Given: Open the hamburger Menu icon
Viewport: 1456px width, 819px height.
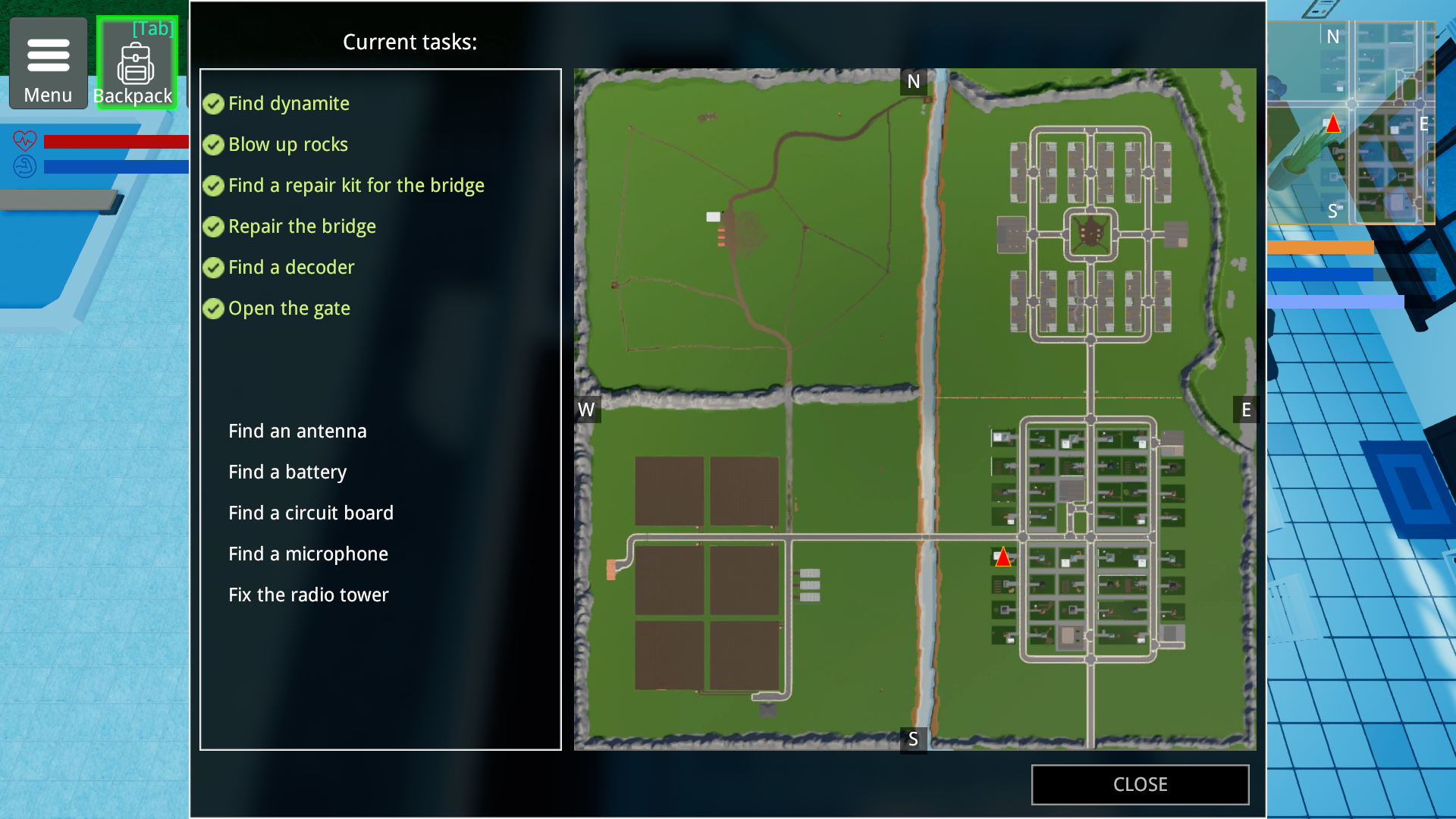Looking at the screenshot, I should (48, 53).
